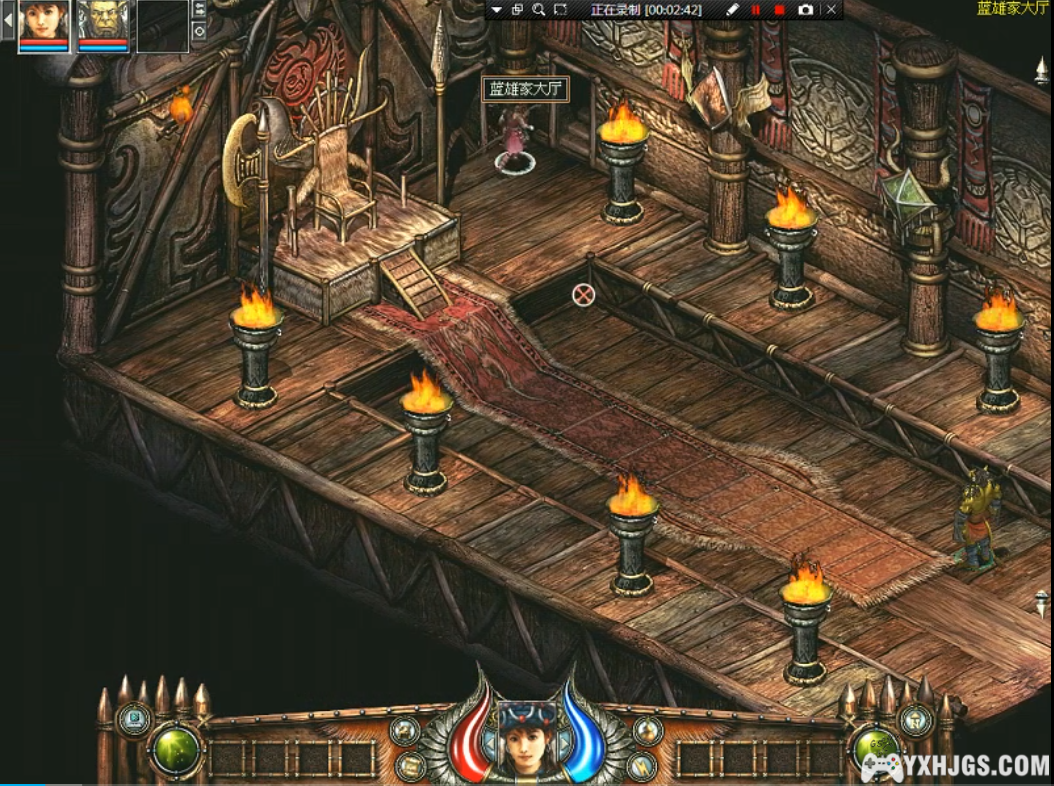Click the upper round button right of the blue gauge
This screenshot has width=1054, height=786.
(647, 731)
